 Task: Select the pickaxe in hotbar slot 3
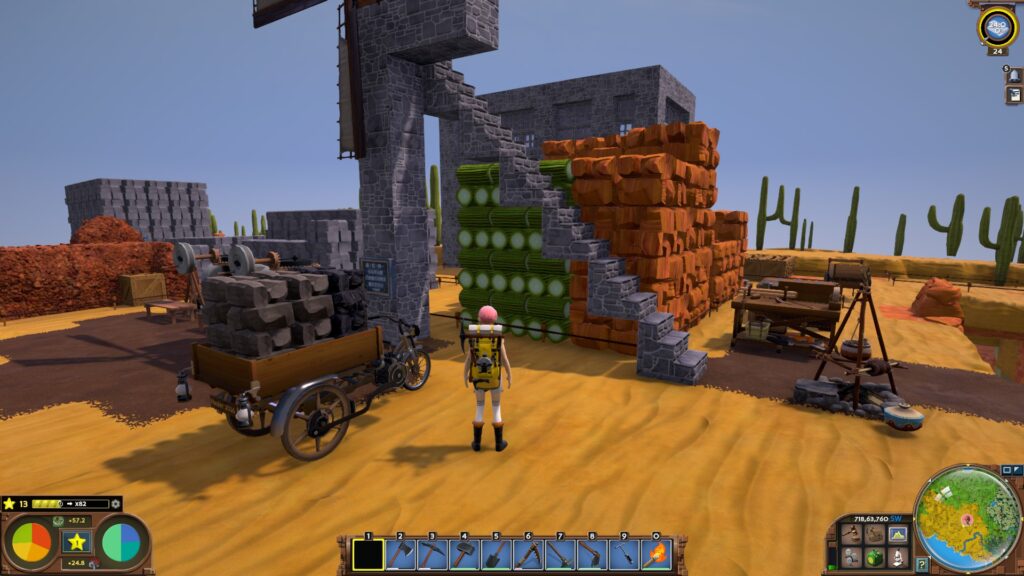[x=432, y=554]
